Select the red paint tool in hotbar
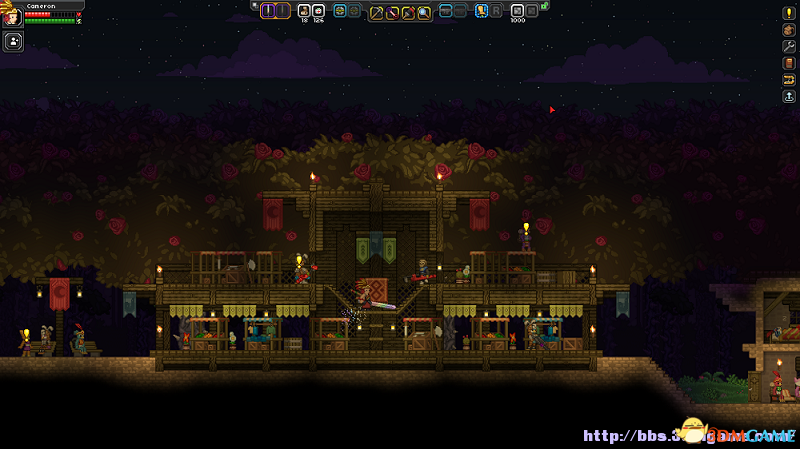Screen dimensions: 800x449 pyautogui.click(x=409, y=12)
